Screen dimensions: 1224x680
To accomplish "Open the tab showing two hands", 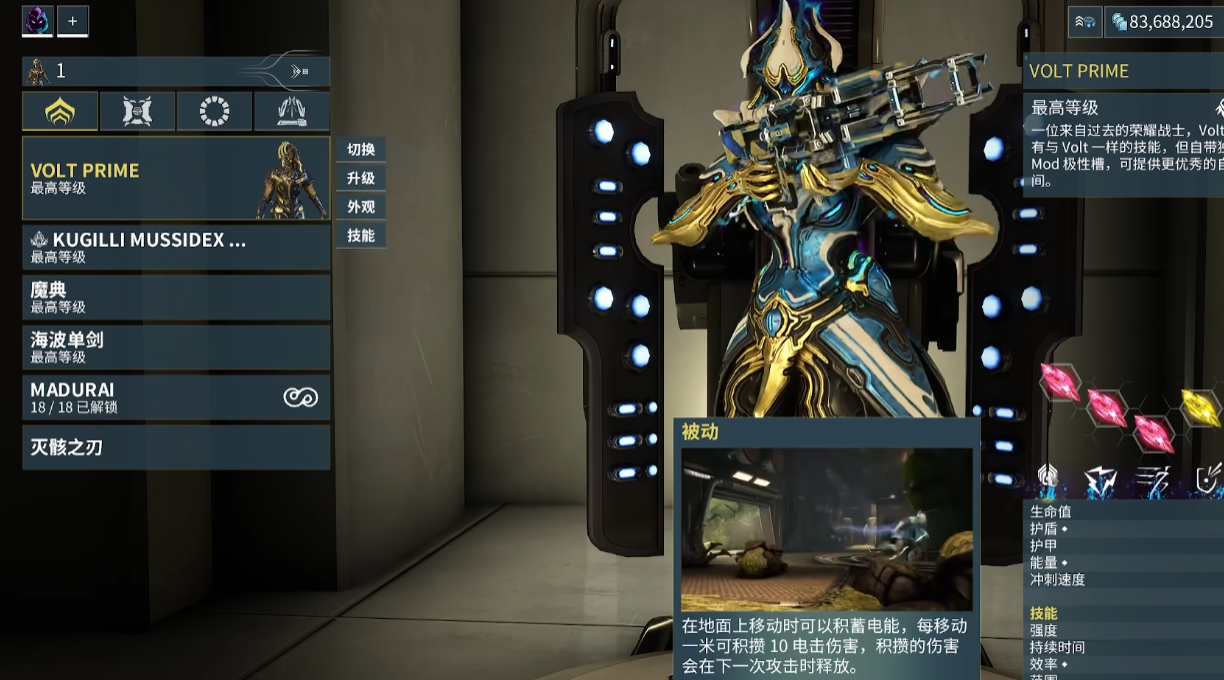I will point(291,111).
